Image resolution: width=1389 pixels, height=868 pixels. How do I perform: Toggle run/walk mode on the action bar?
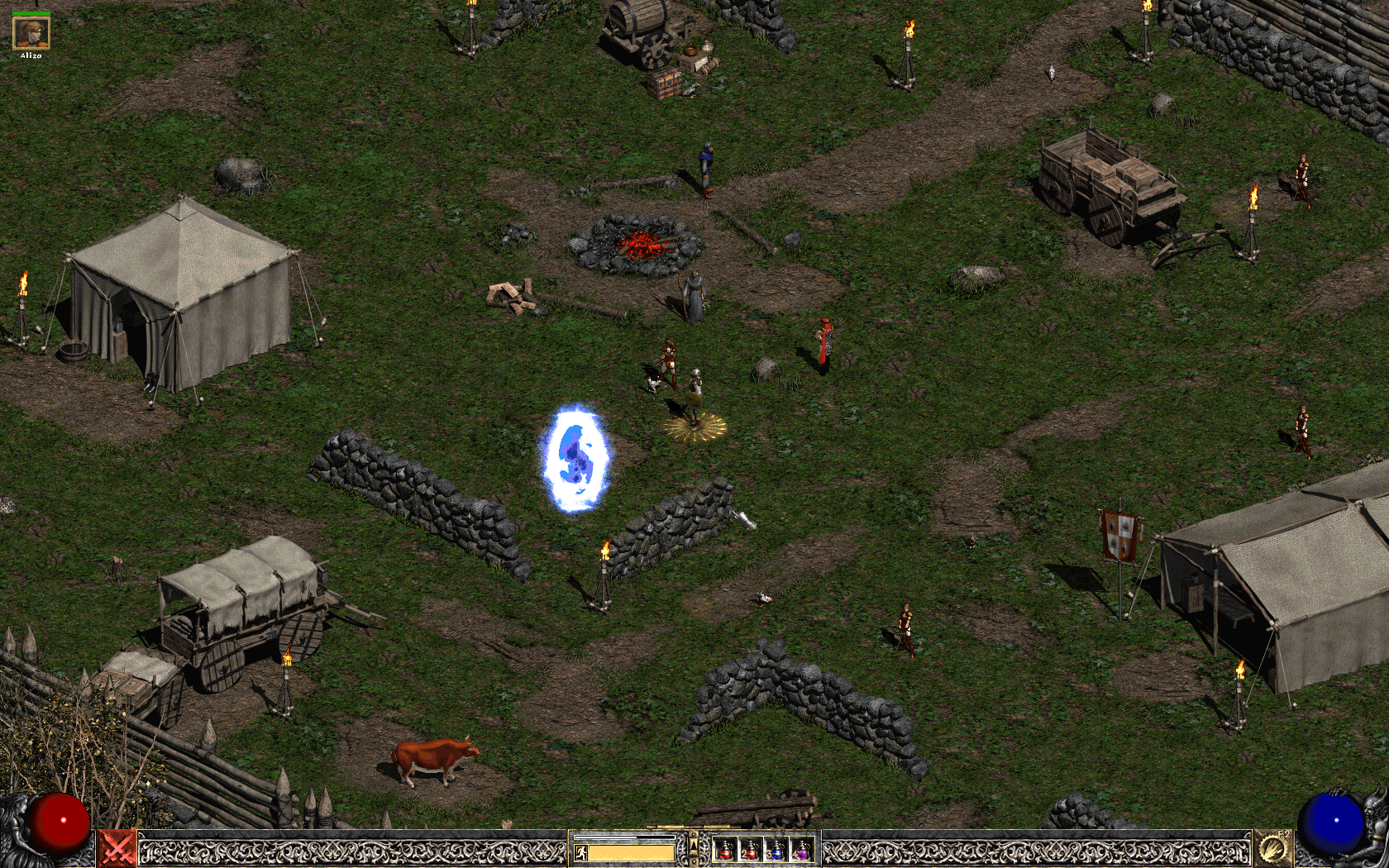pyautogui.click(x=580, y=851)
